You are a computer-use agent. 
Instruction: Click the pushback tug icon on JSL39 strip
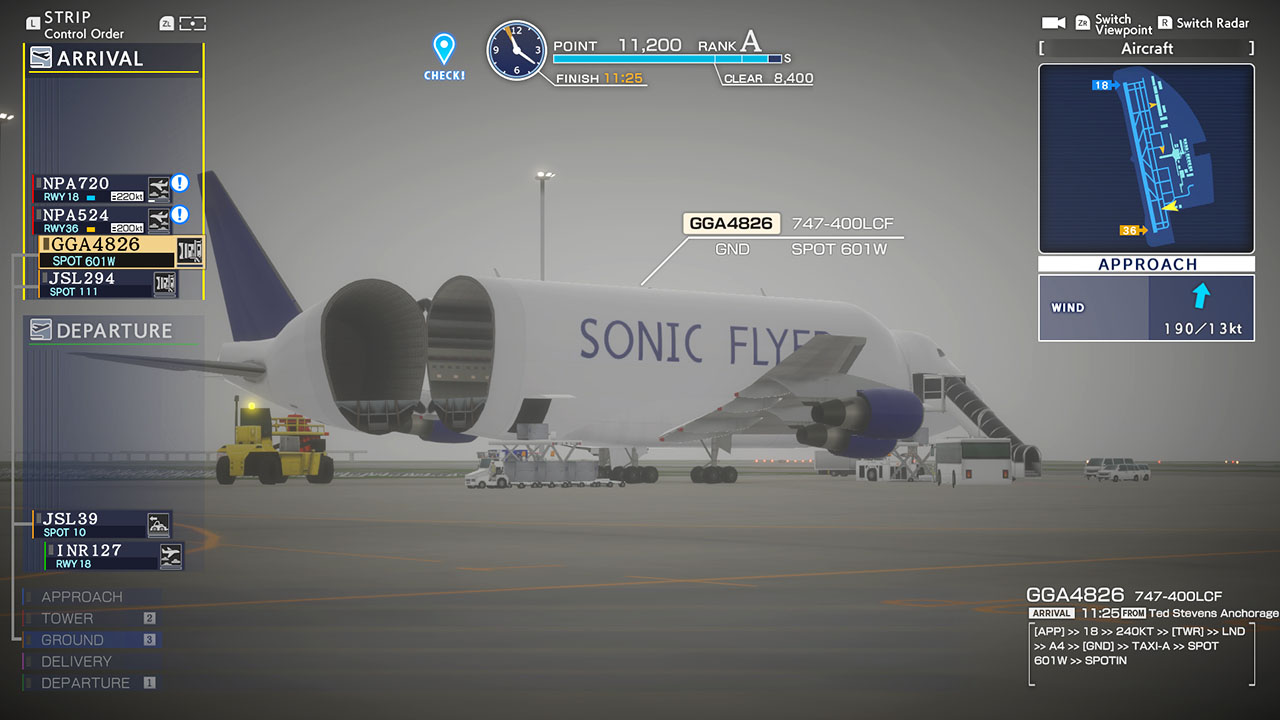(x=159, y=524)
